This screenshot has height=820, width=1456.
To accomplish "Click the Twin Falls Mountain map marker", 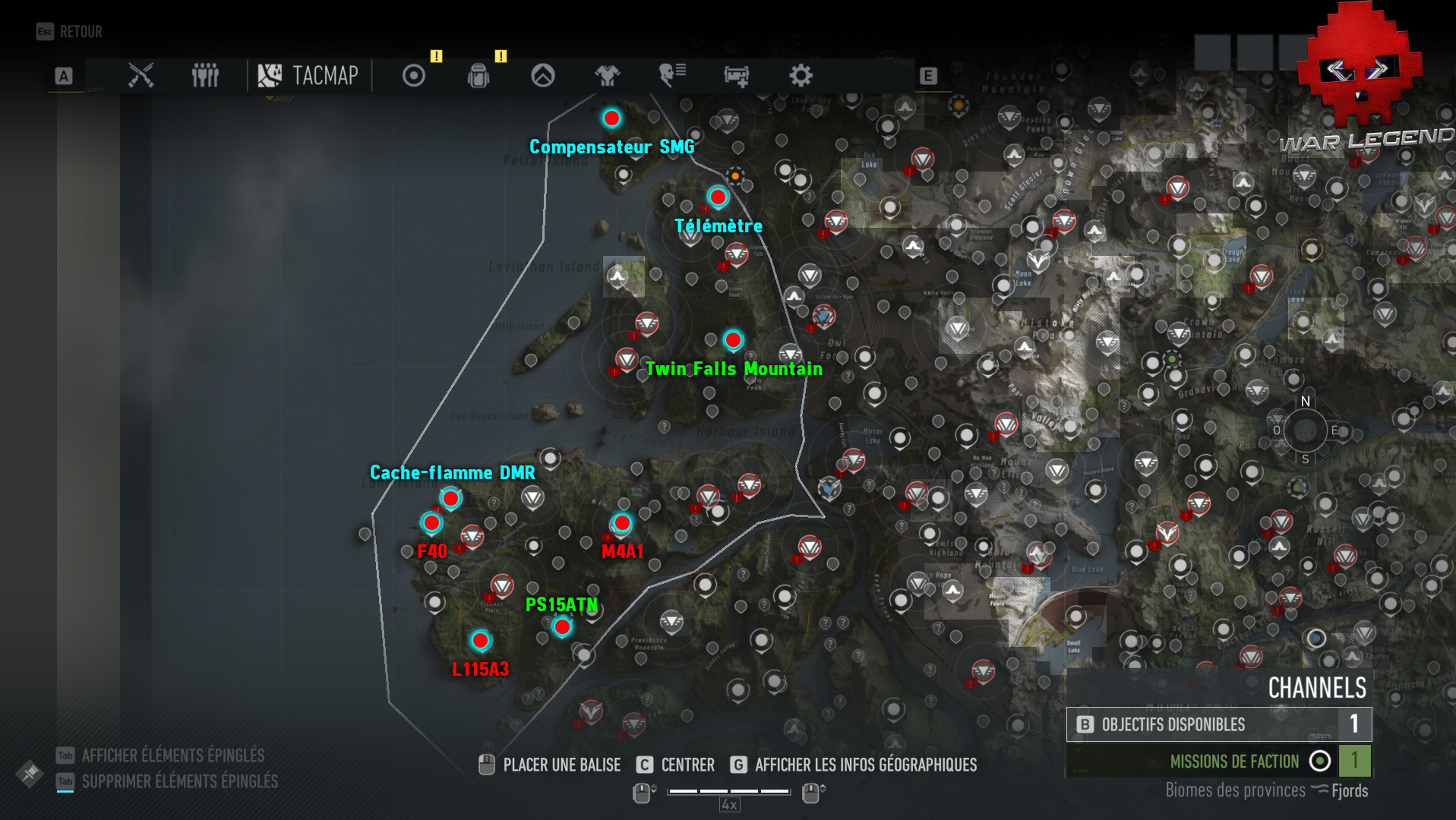I will [733, 340].
